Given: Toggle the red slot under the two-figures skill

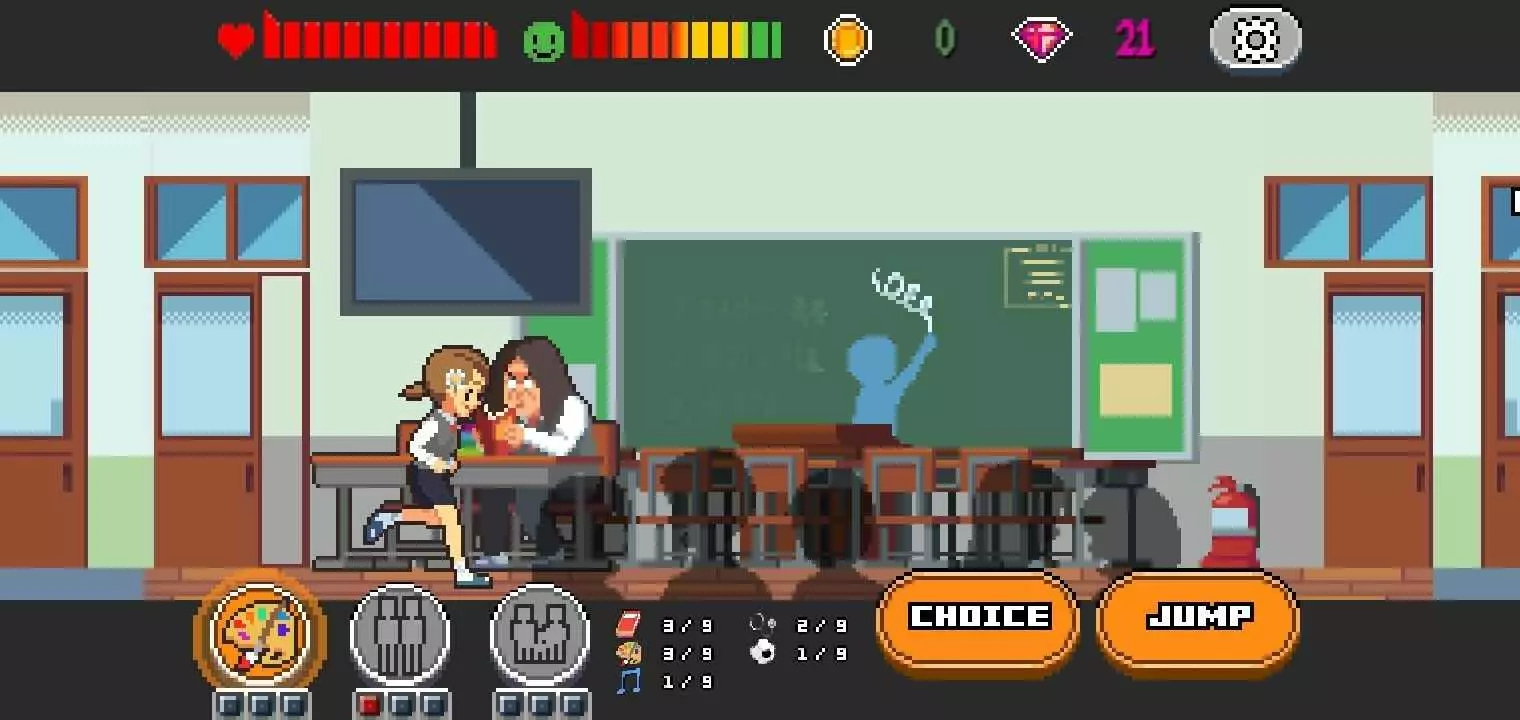Looking at the screenshot, I should click(370, 706).
